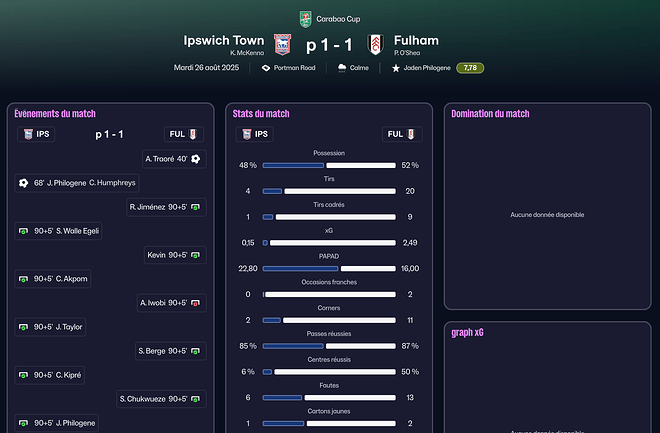
Task: Choose A. Iwobi's missed penalty event
Action: tap(170, 302)
